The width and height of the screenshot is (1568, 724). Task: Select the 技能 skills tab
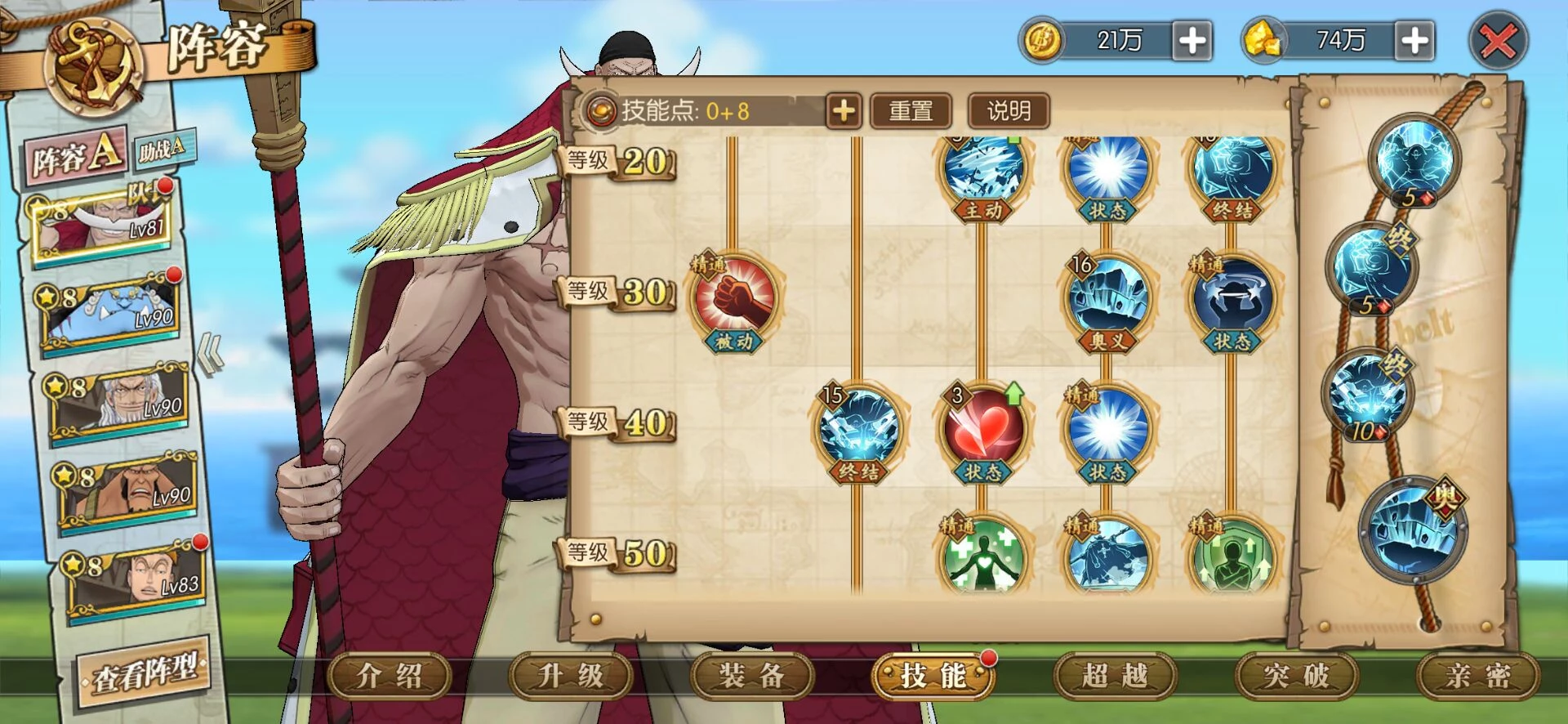coord(933,677)
